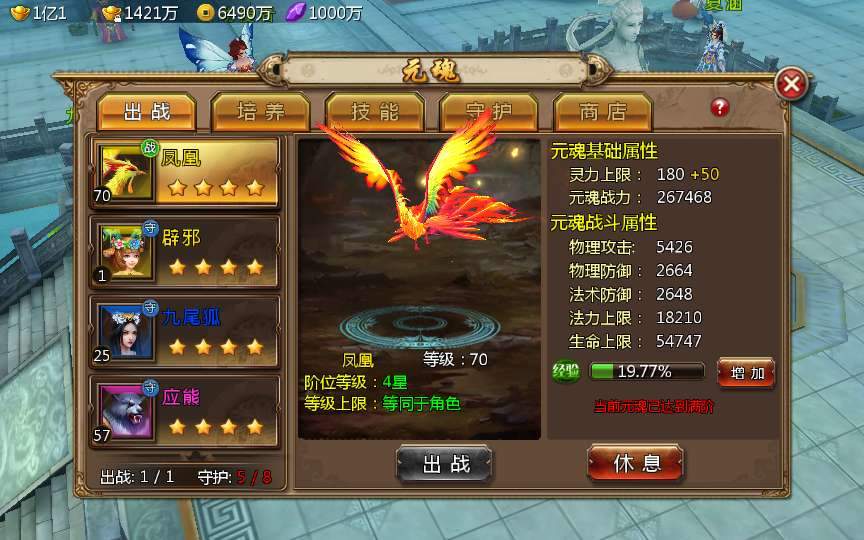Image resolution: width=864 pixels, height=540 pixels.
Task: Click the 休息 rest button
Action: pyautogui.click(x=635, y=463)
